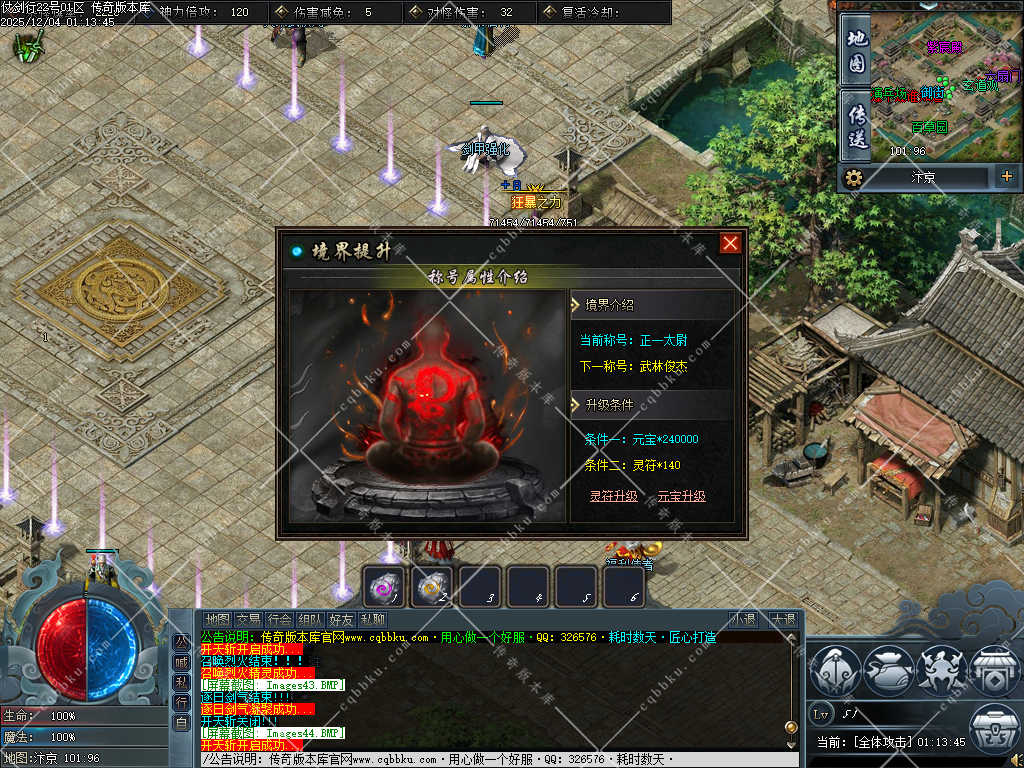Image resolution: width=1024 pixels, height=768 pixels.
Task: Expand the minimap with the plus button
Action: [1006, 177]
